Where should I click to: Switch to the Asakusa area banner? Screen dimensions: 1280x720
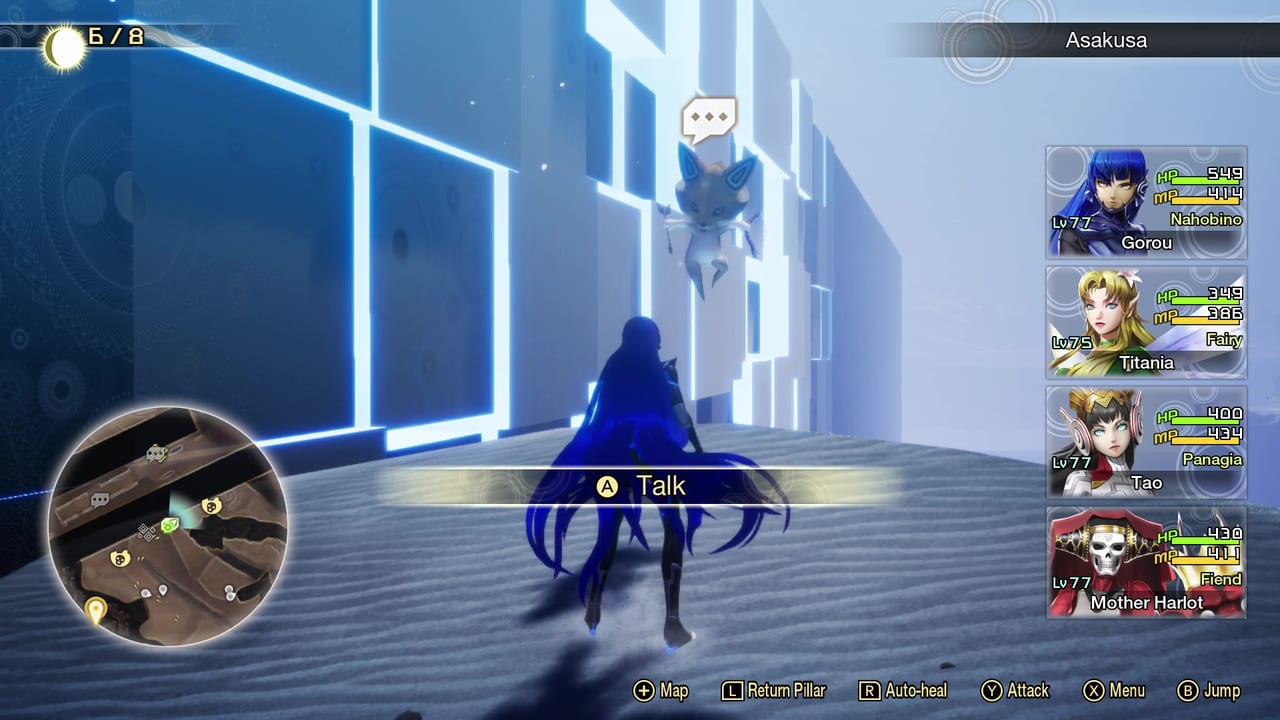pos(1105,40)
